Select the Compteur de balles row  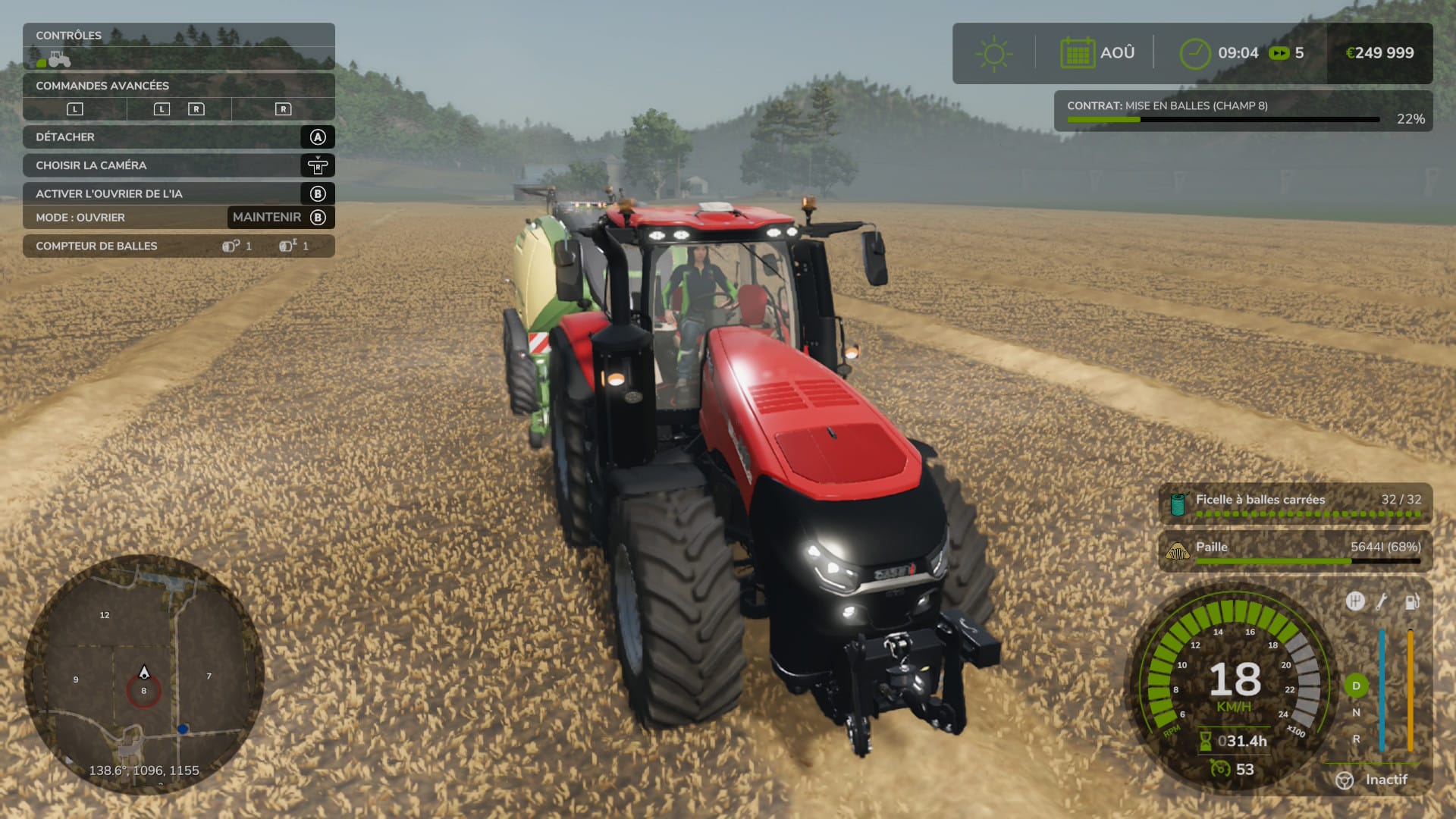click(x=178, y=246)
